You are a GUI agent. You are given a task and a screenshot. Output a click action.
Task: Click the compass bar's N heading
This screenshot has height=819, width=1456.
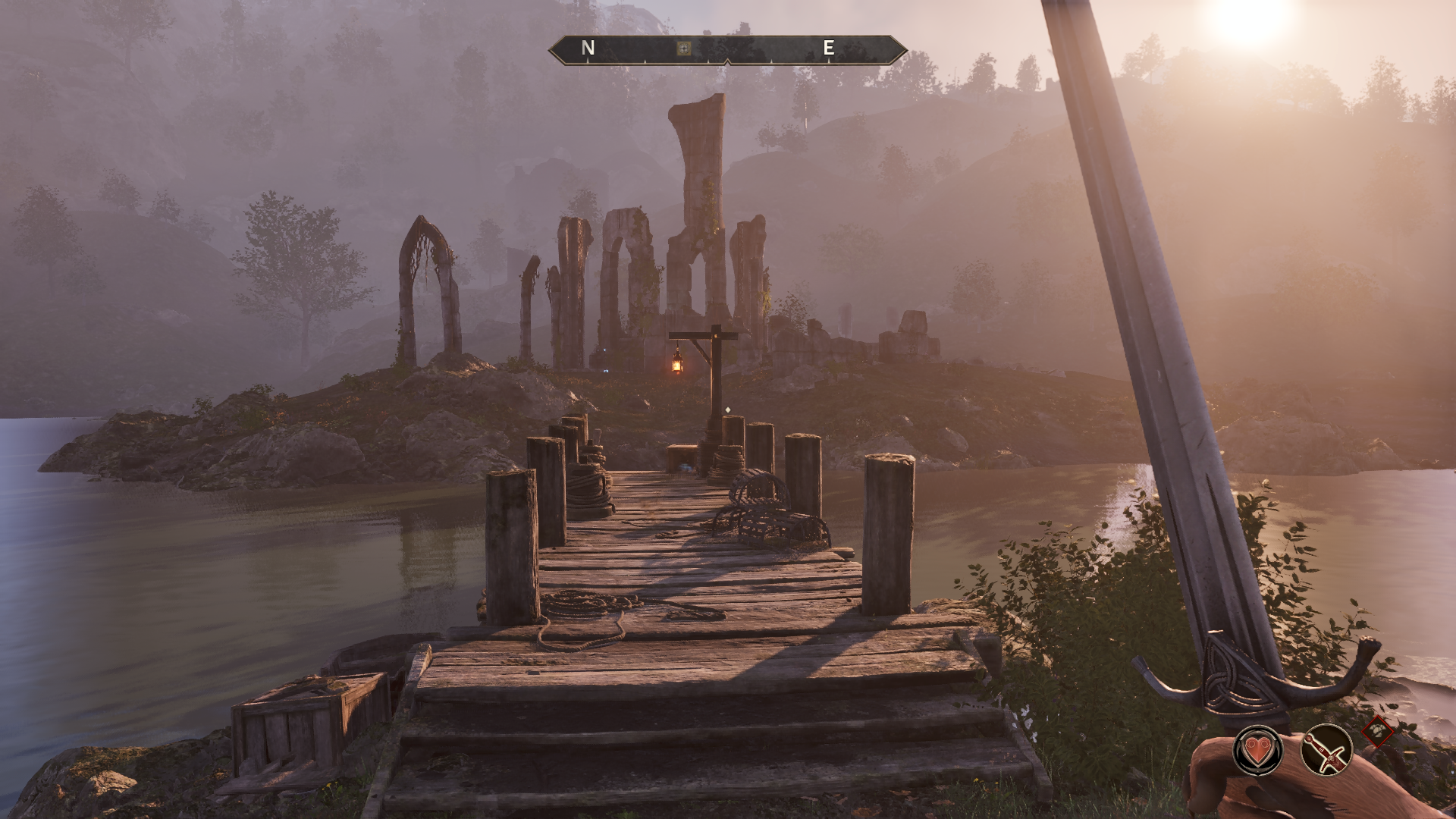click(588, 49)
